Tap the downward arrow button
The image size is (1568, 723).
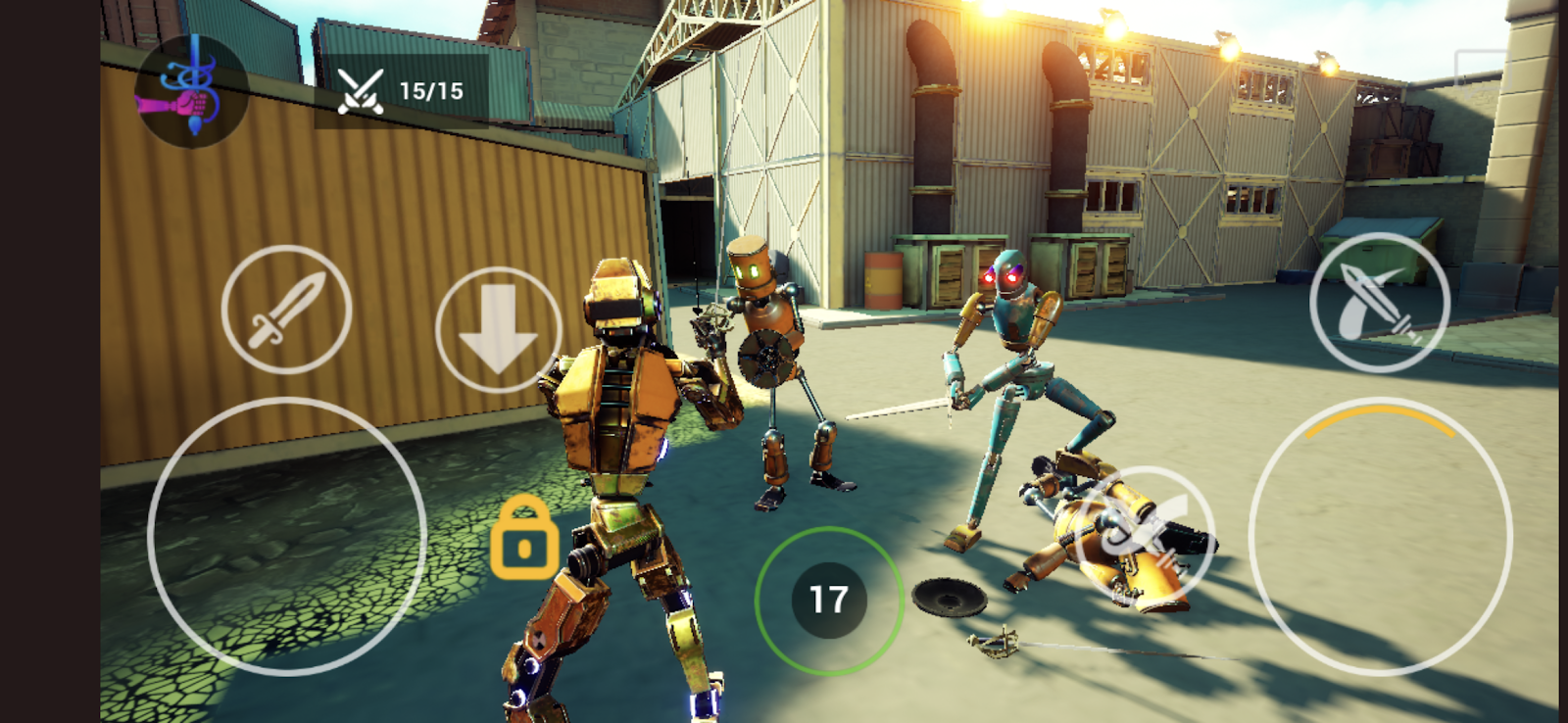498,330
